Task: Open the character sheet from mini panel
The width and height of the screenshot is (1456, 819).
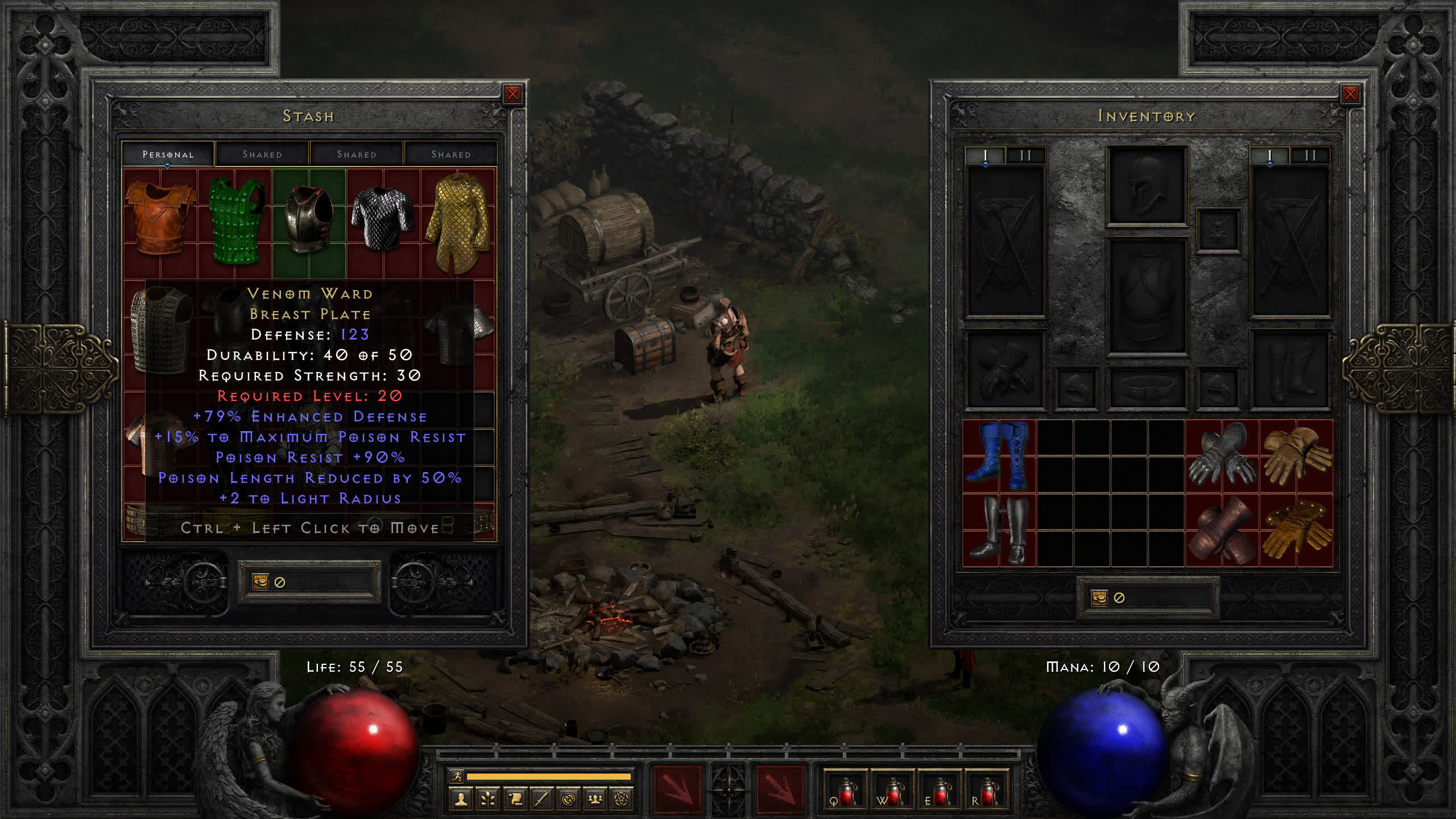Action: click(x=461, y=800)
